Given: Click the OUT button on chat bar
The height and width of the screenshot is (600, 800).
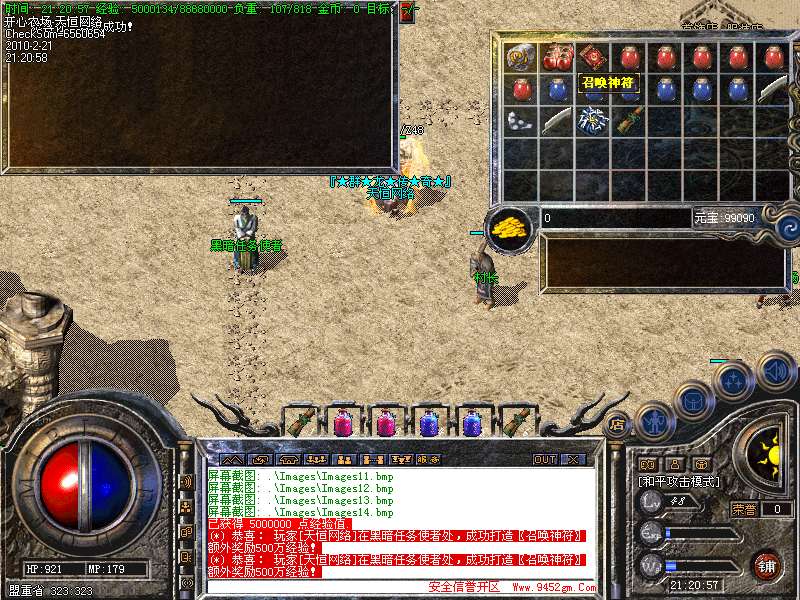Looking at the screenshot, I should [x=544, y=459].
